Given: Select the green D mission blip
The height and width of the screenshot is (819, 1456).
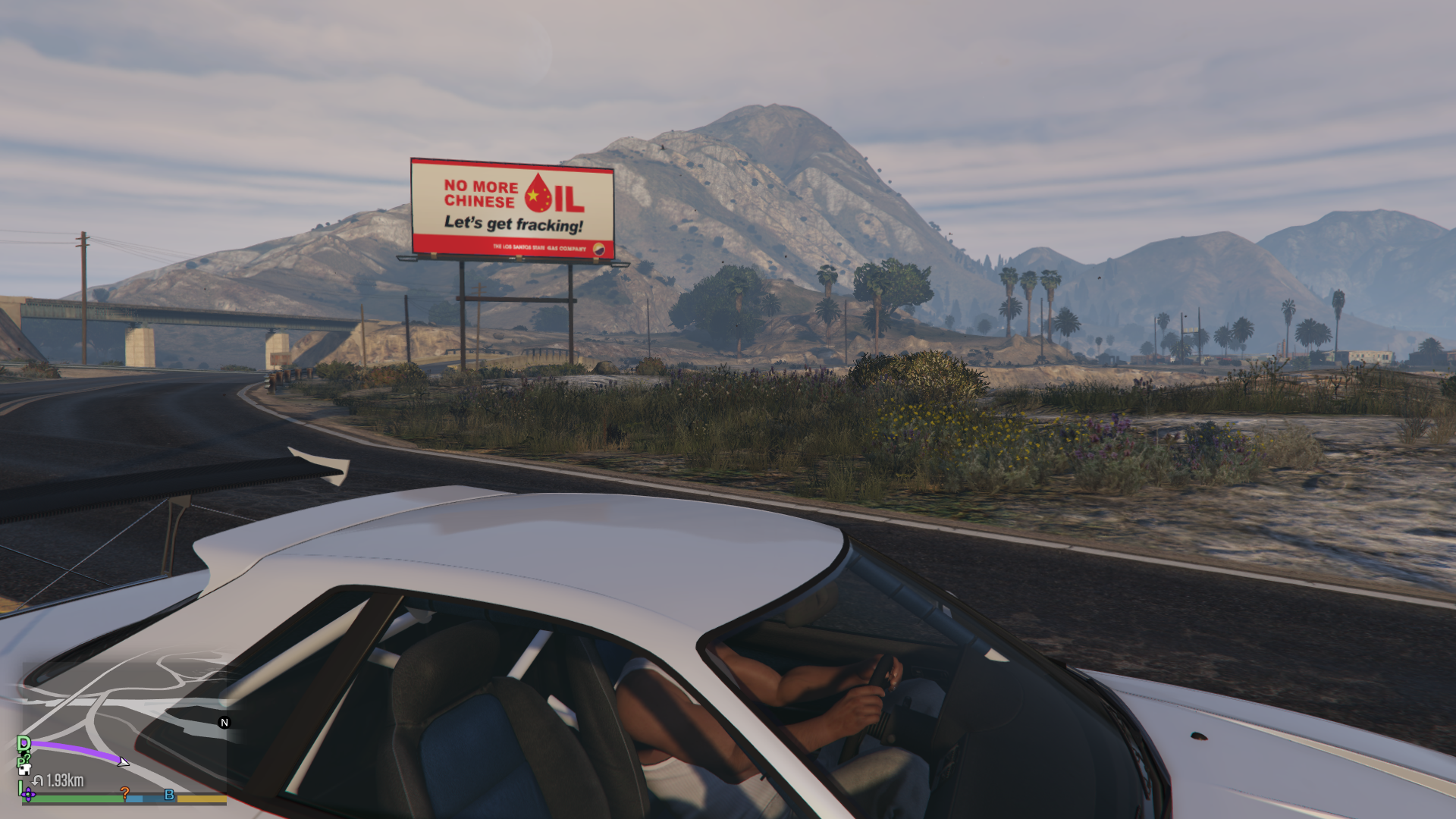Looking at the screenshot, I should pyautogui.click(x=24, y=743).
